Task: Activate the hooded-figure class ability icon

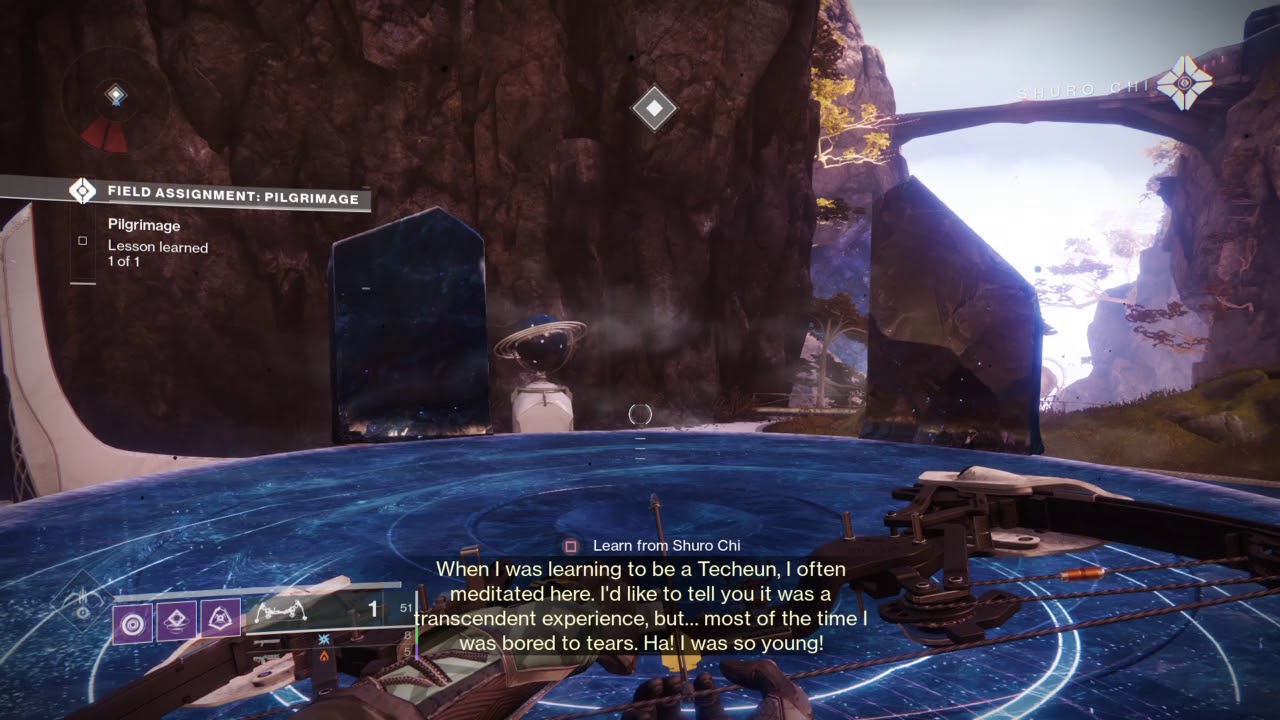Action: point(221,621)
